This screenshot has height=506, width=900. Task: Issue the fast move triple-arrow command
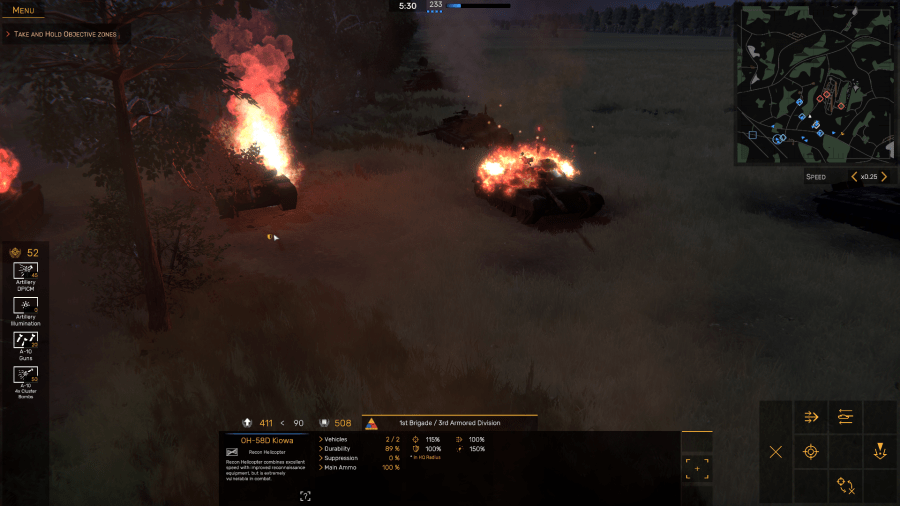[811, 417]
